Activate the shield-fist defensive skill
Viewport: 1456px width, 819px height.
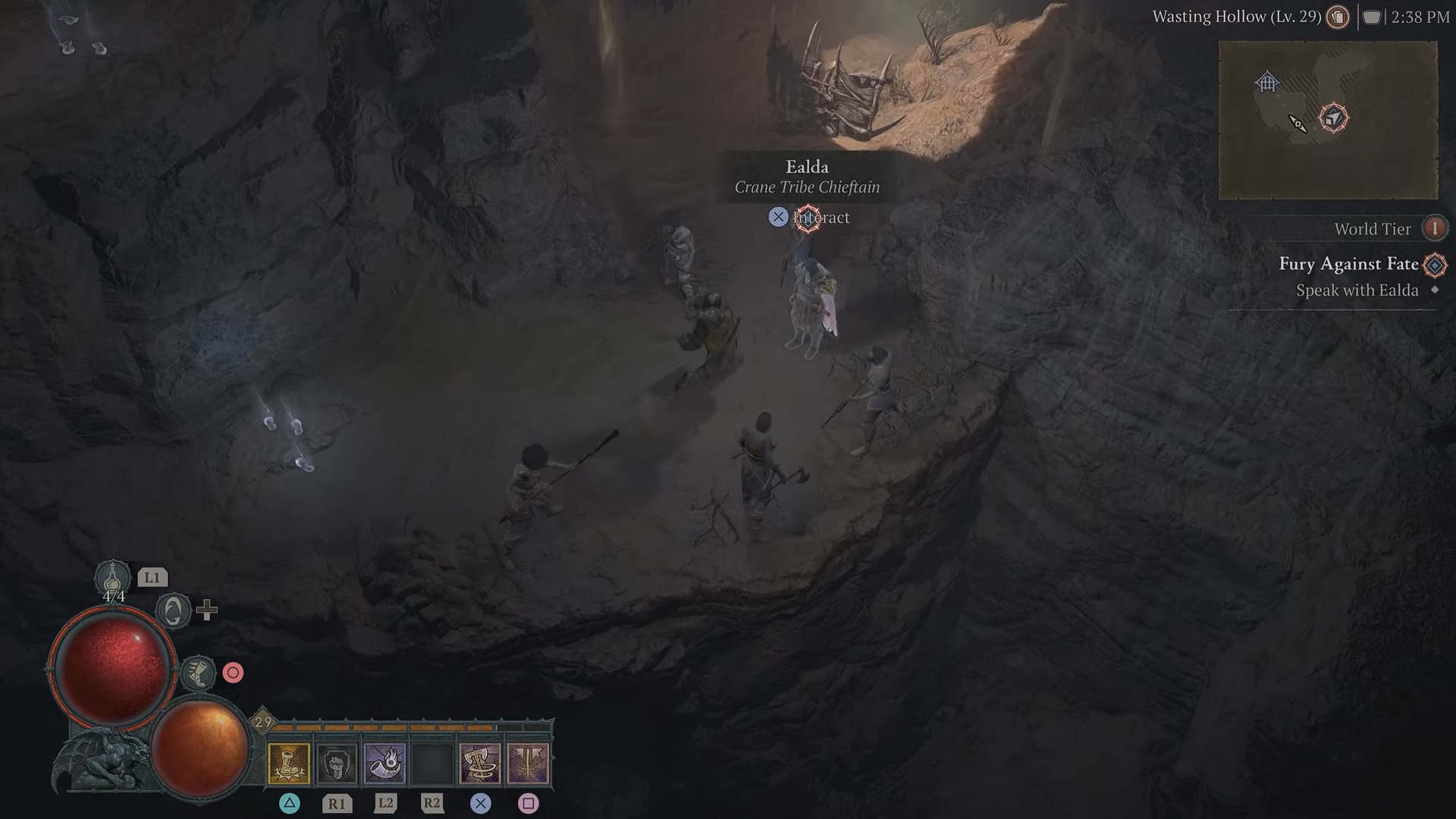tap(337, 762)
